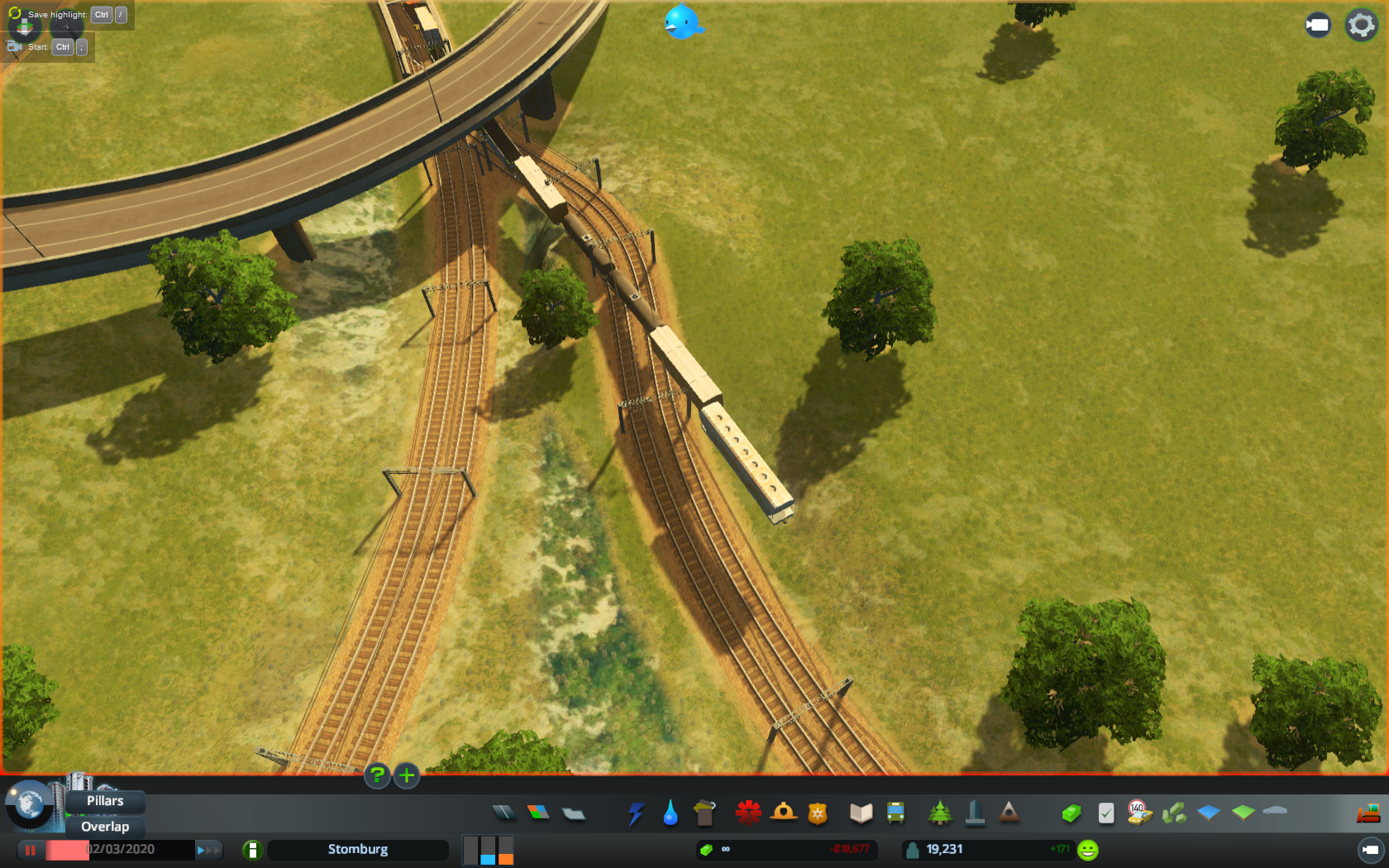Open the gear options menu
This screenshot has width=1389, height=868.
pos(1361,25)
